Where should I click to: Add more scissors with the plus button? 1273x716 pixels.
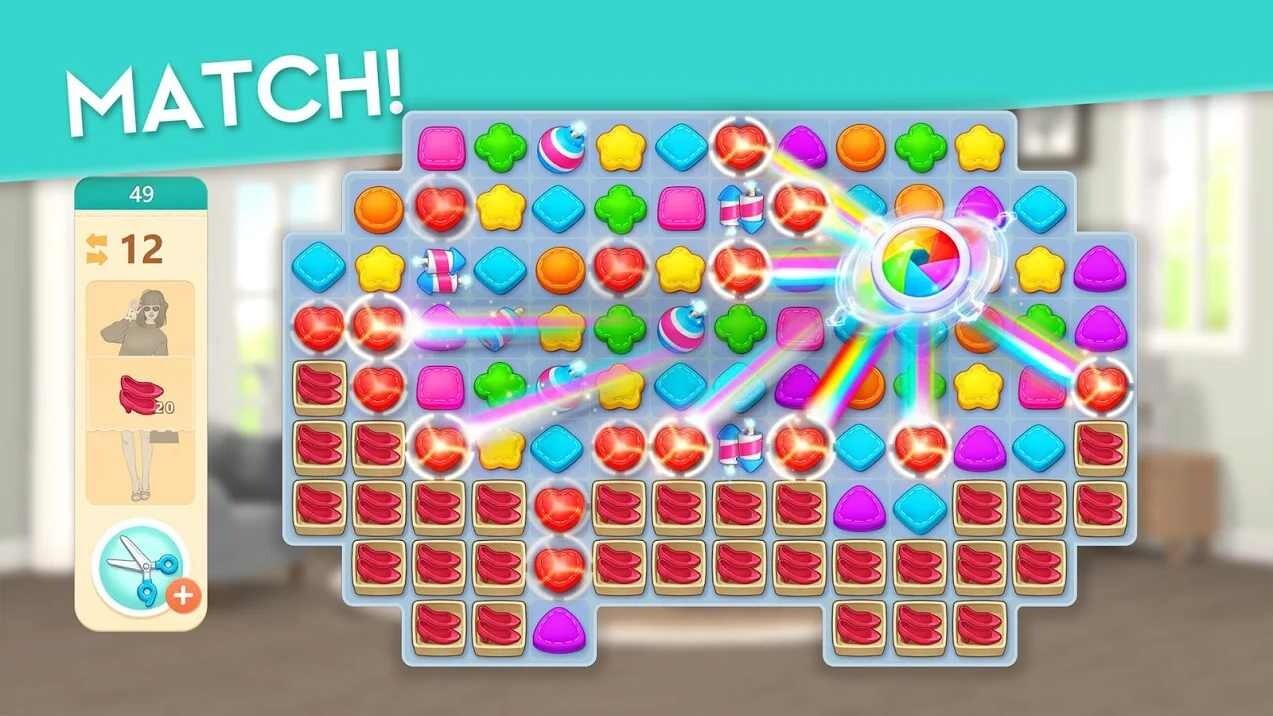point(182,595)
